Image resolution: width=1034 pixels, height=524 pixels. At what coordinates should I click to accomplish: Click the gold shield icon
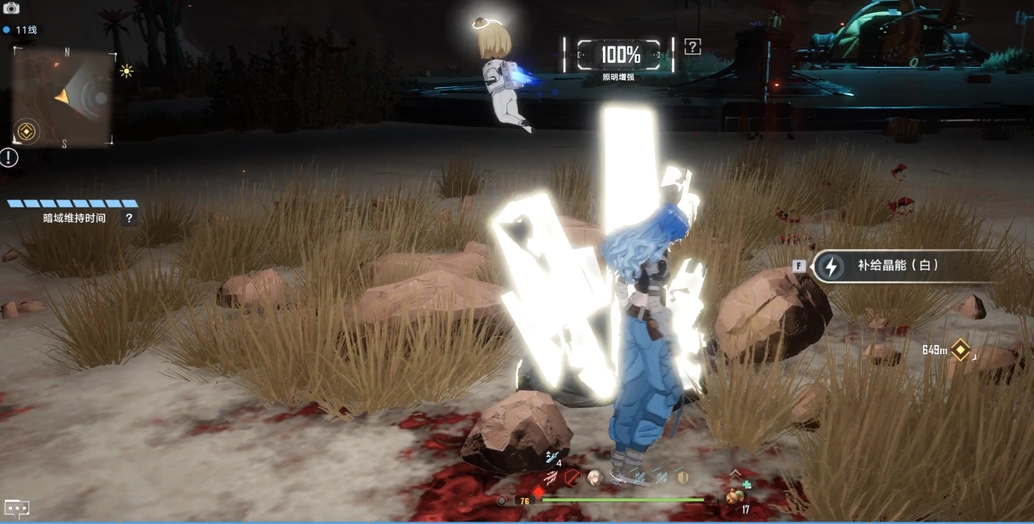[x=682, y=477]
